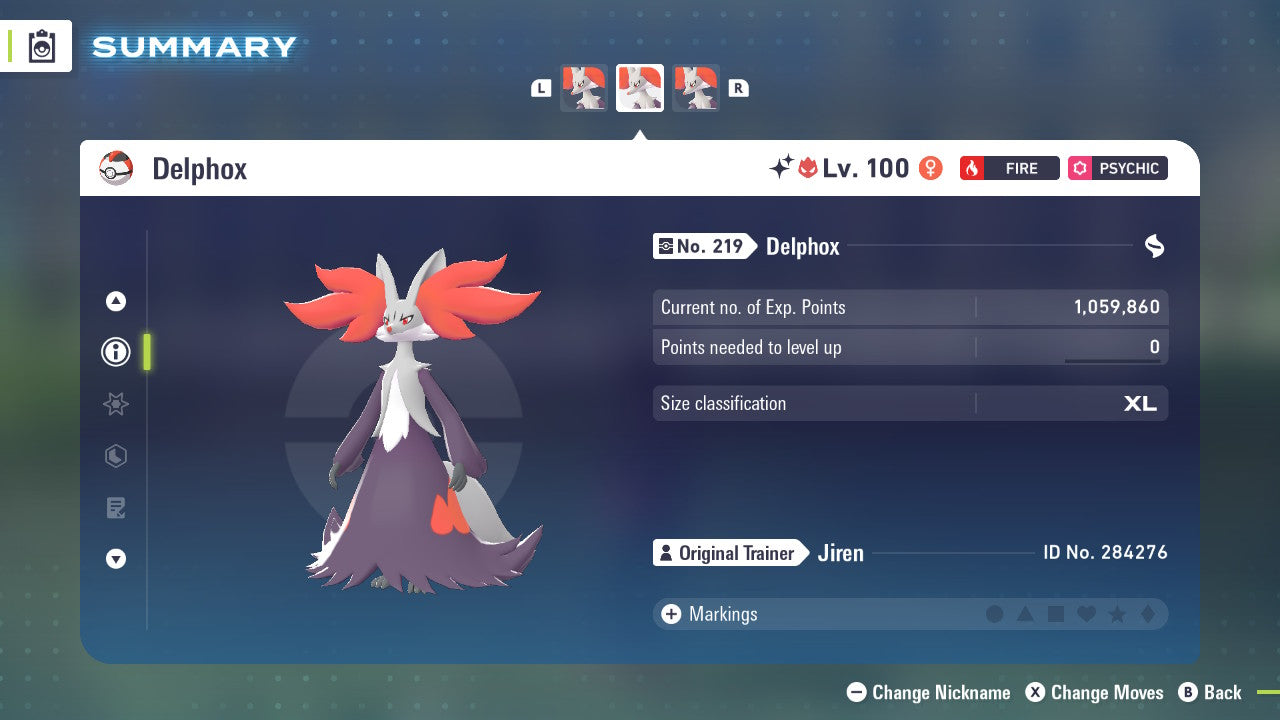Select the info tab icon in sidebar
Viewport: 1280px width, 720px height.
[x=116, y=352]
